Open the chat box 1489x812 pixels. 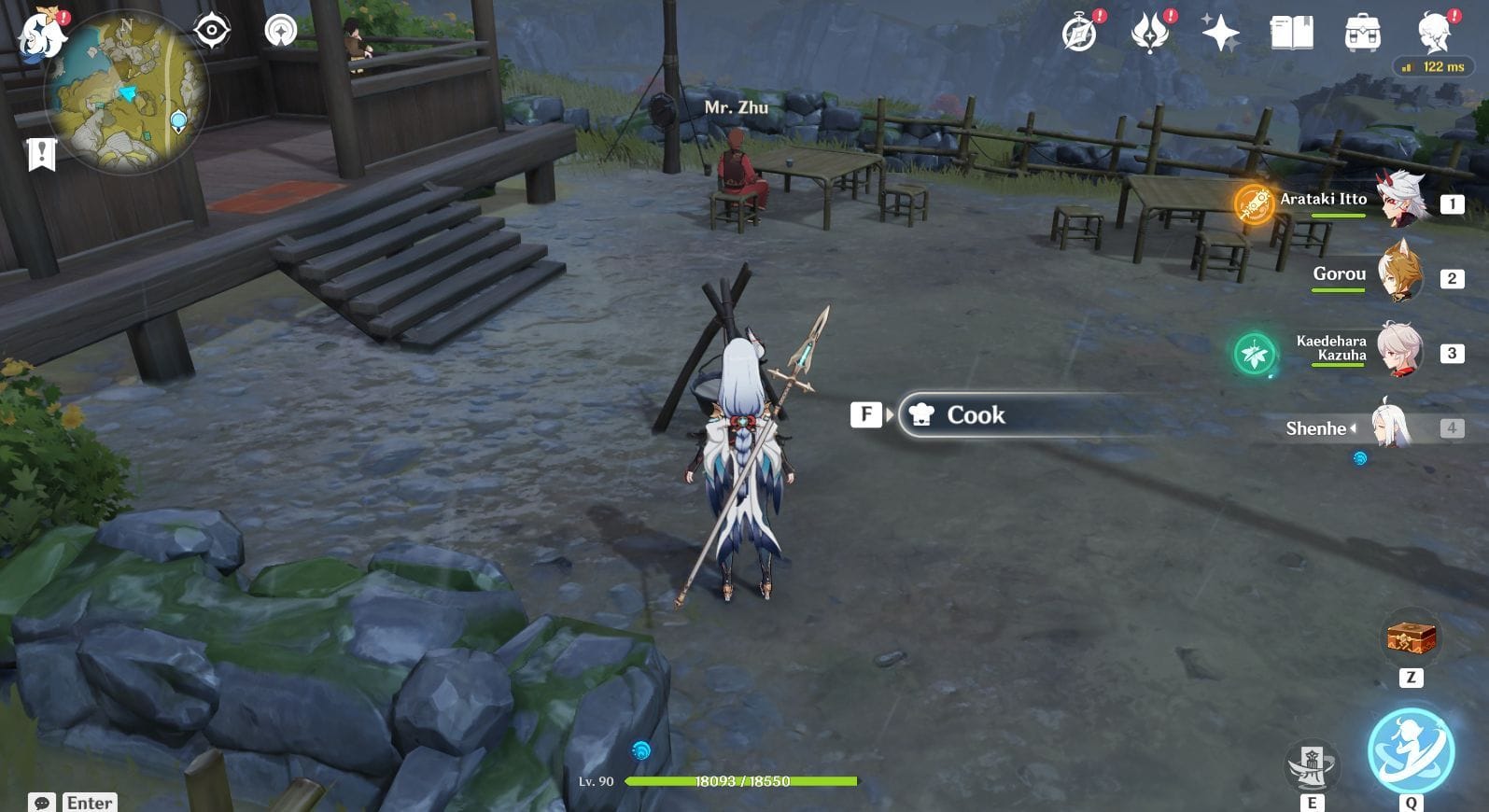tap(42, 803)
